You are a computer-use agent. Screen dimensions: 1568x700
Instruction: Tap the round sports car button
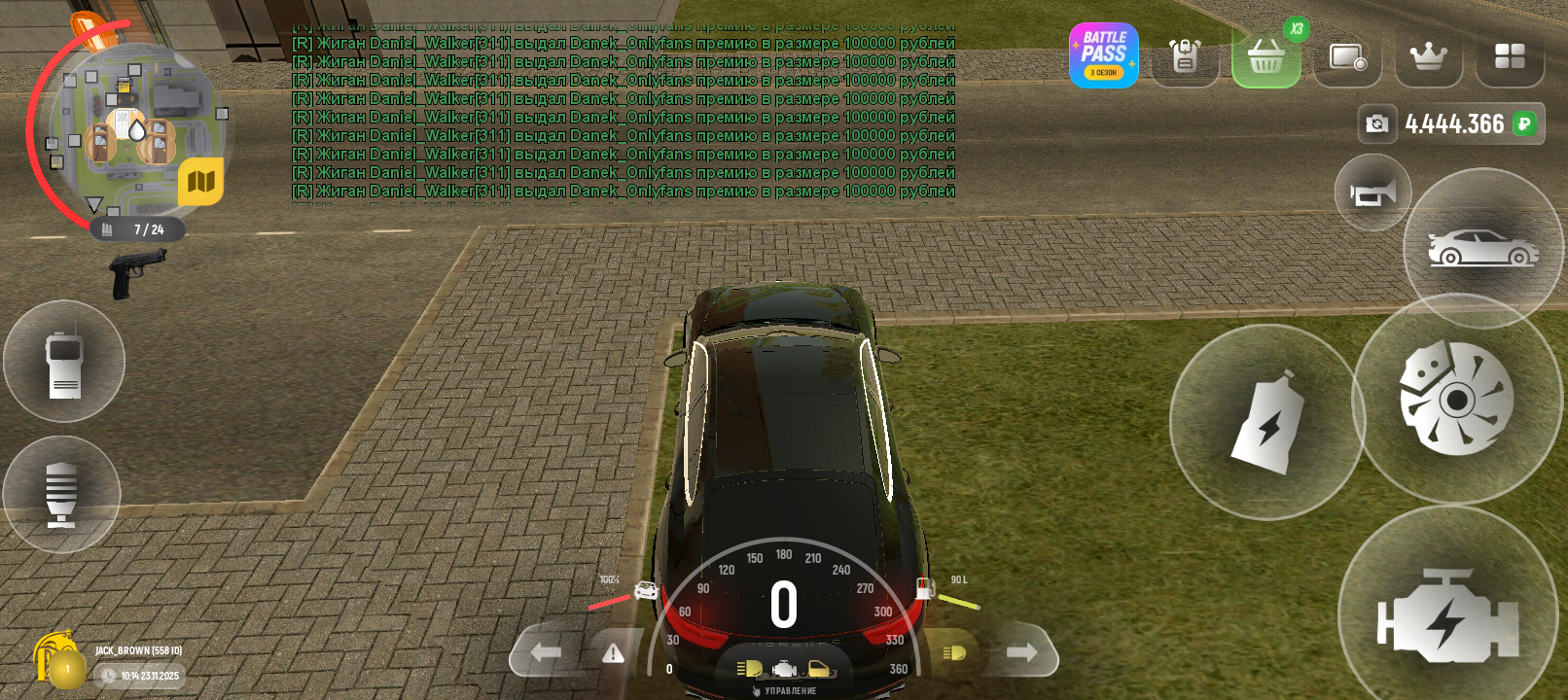click(x=1482, y=249)
